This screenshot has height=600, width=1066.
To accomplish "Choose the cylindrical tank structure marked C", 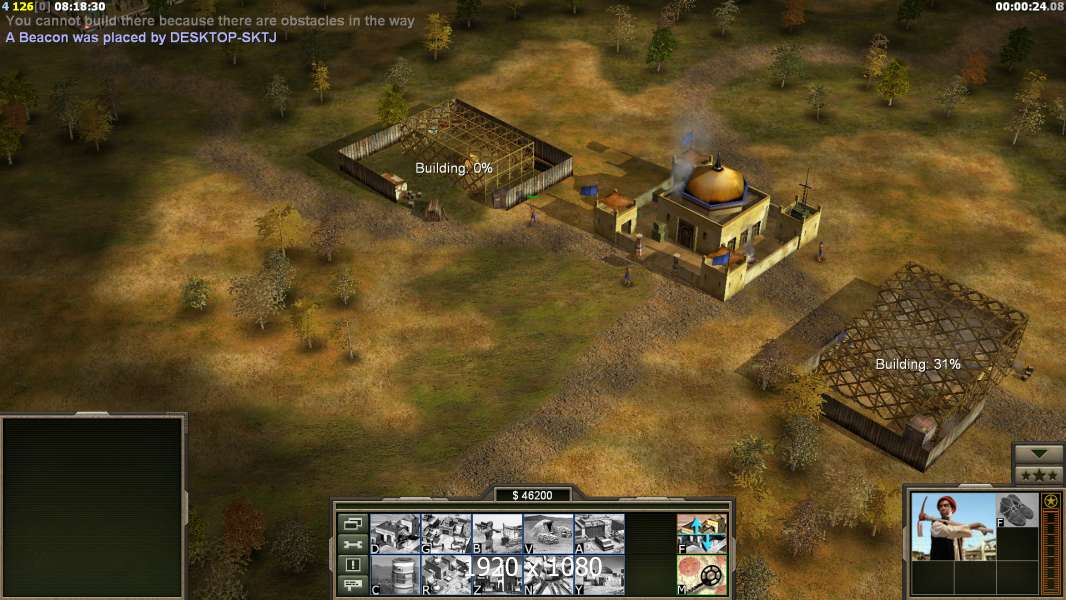I will (x=395, y=575).
